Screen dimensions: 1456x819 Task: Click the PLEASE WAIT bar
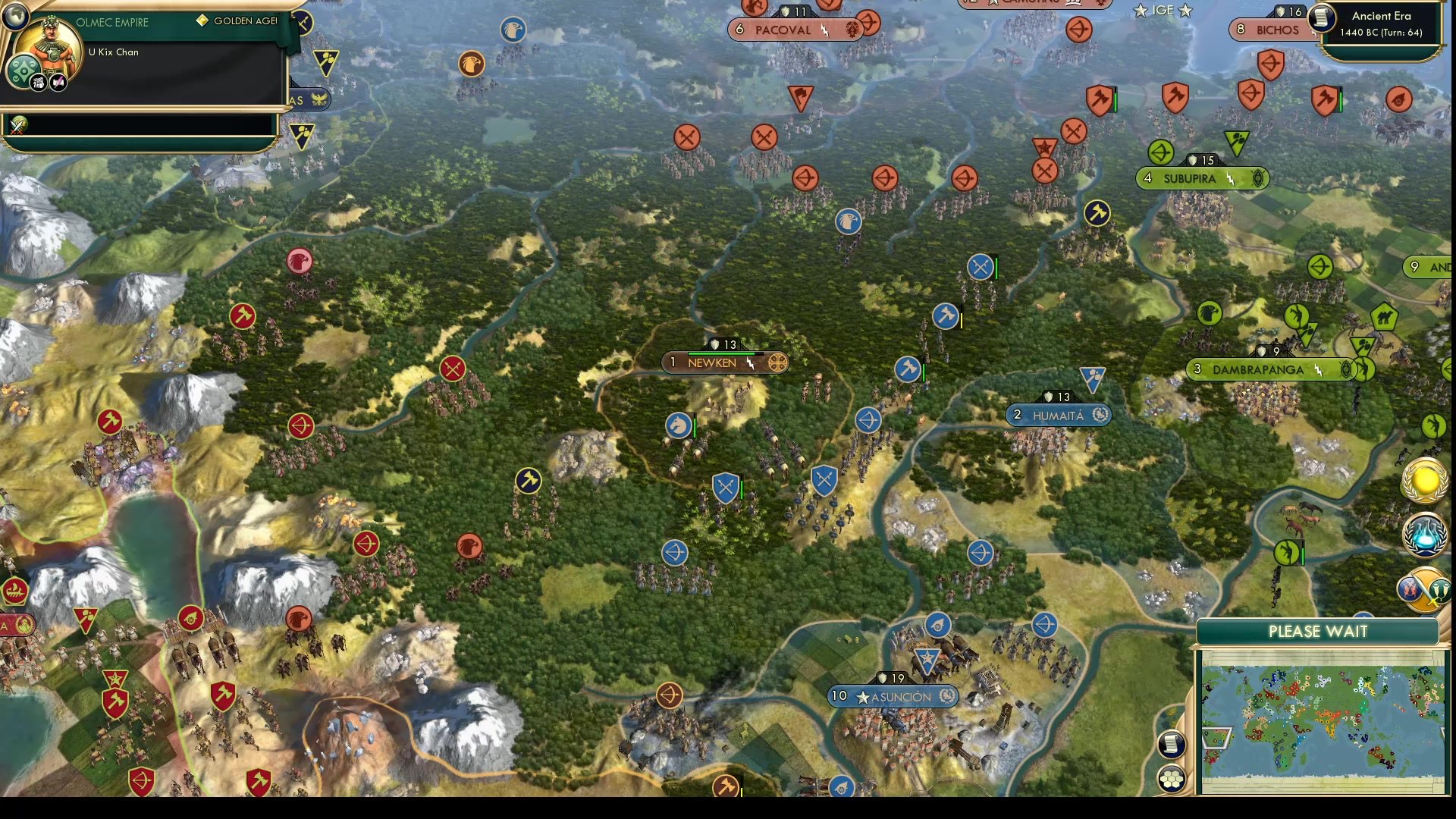(x=1318, y=631)
